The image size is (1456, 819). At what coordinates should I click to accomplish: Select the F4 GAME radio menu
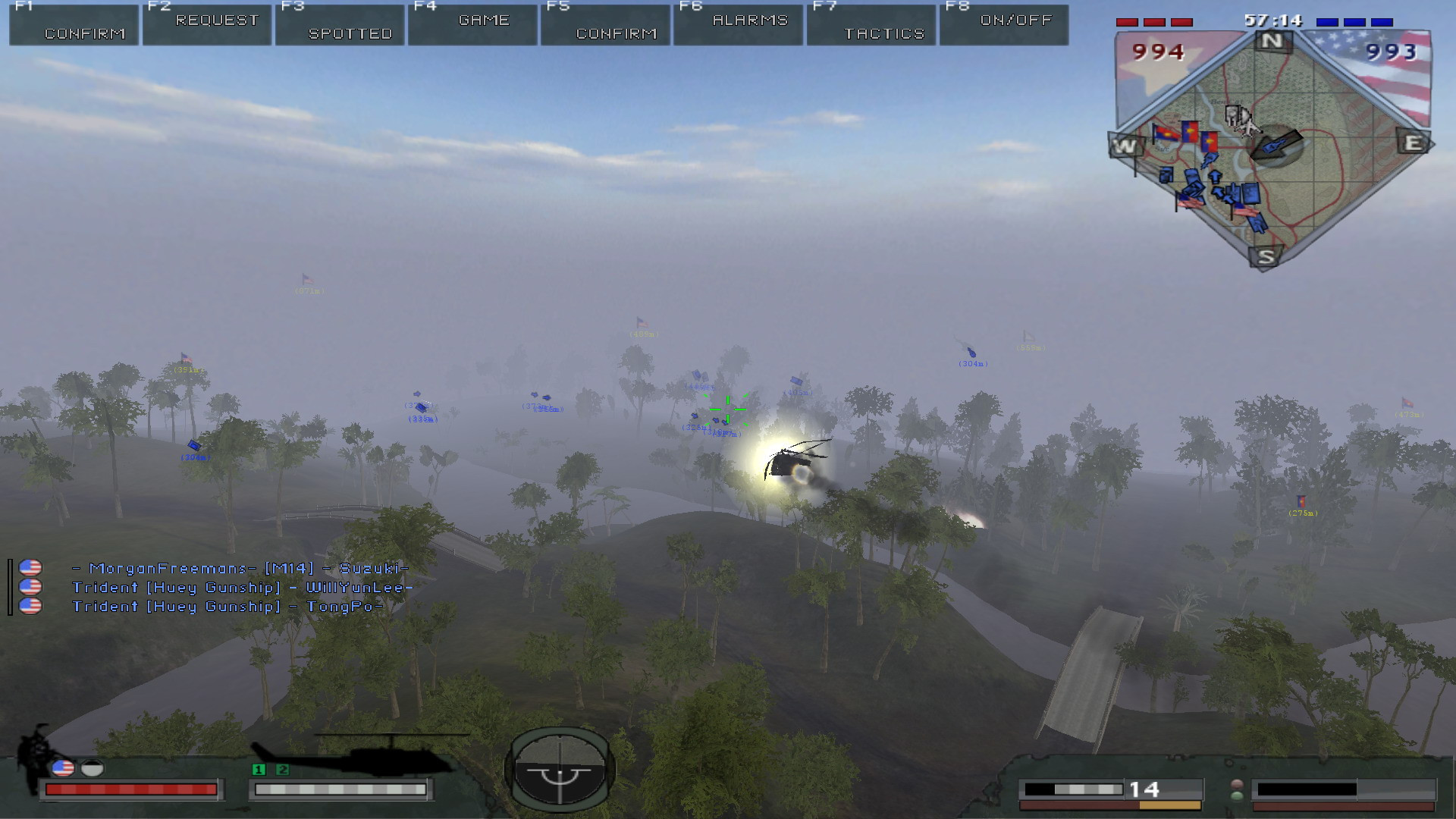(x=472, y=24)
